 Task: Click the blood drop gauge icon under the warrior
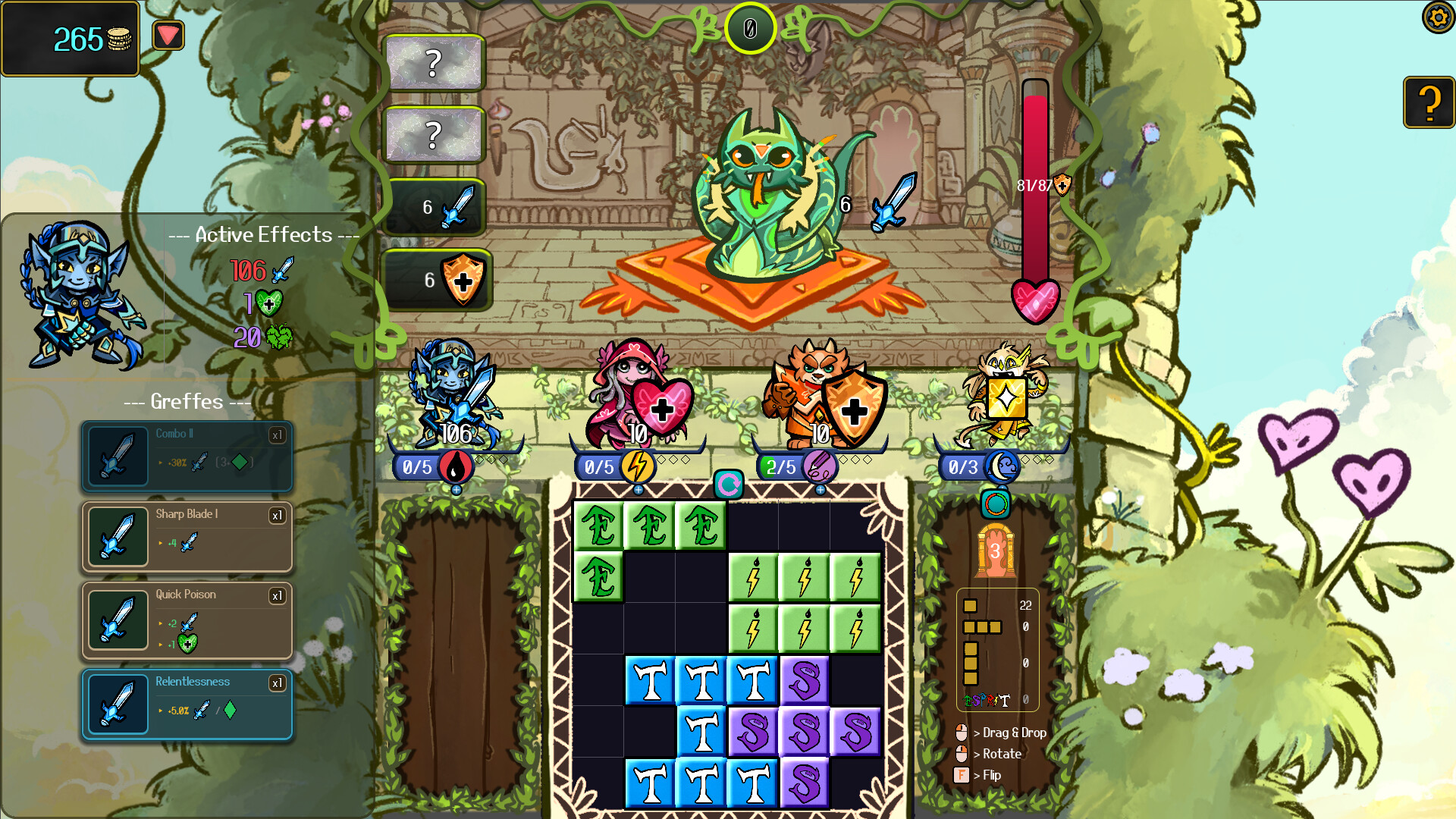point(458,467)
